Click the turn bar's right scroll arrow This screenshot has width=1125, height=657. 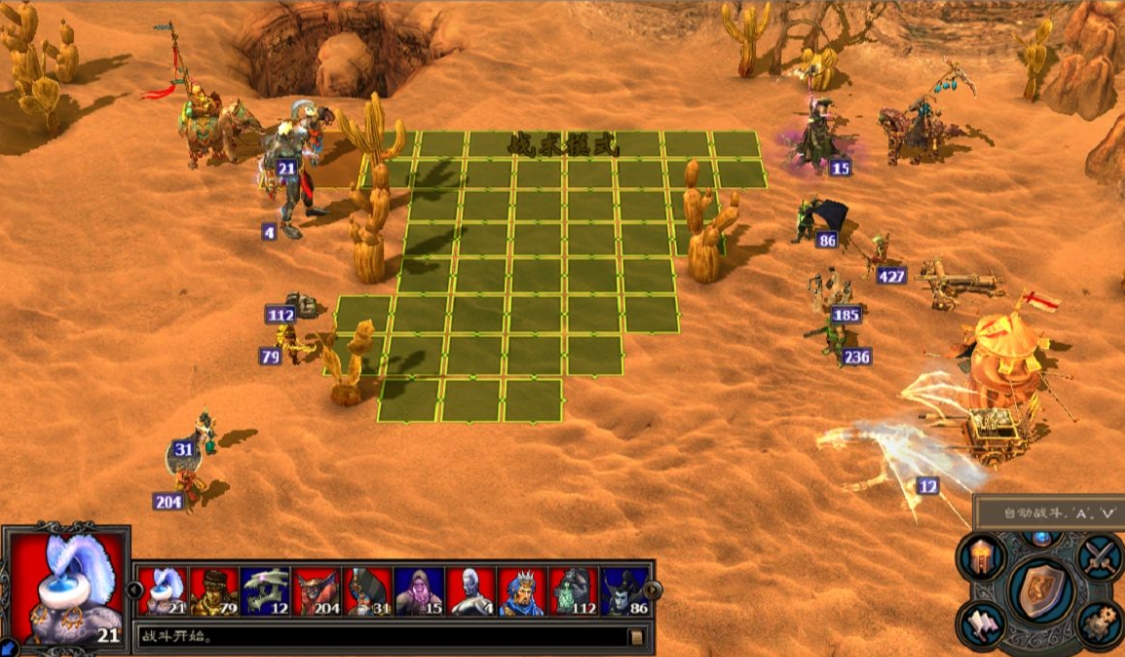(653, 590)
